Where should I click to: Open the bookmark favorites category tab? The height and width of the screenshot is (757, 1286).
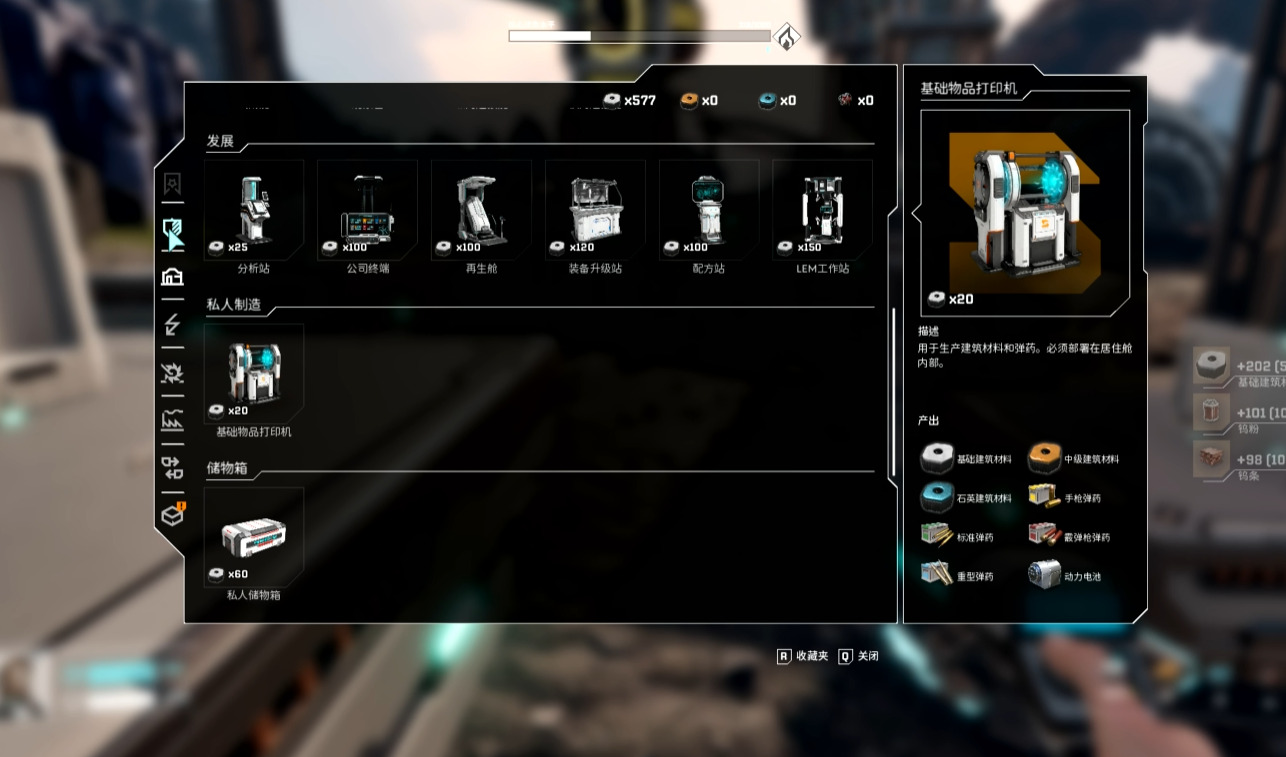coord(172,184)
